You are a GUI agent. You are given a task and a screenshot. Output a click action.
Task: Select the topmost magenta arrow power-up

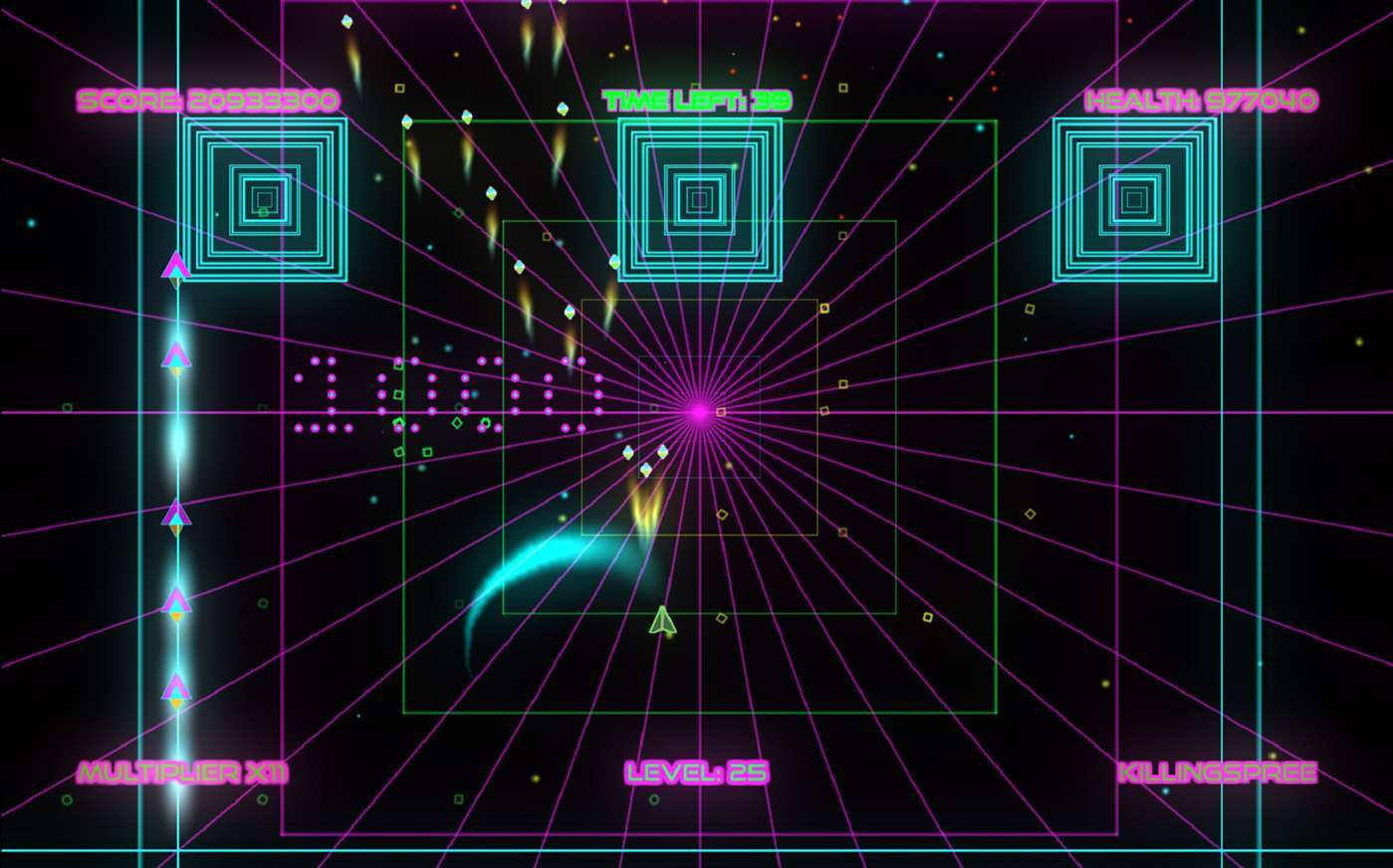point(175,264)
